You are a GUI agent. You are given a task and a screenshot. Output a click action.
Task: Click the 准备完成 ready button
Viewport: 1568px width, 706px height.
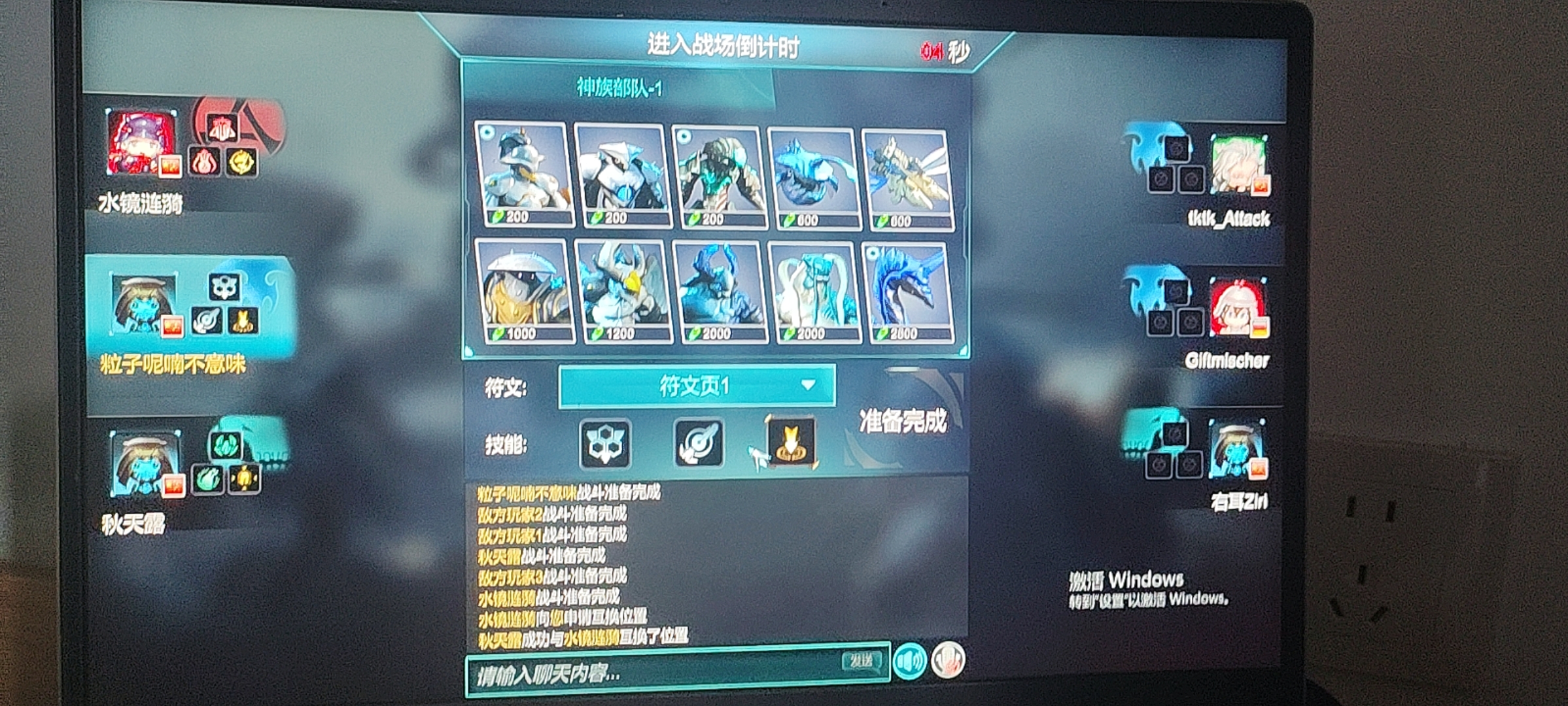click(903, 422)
